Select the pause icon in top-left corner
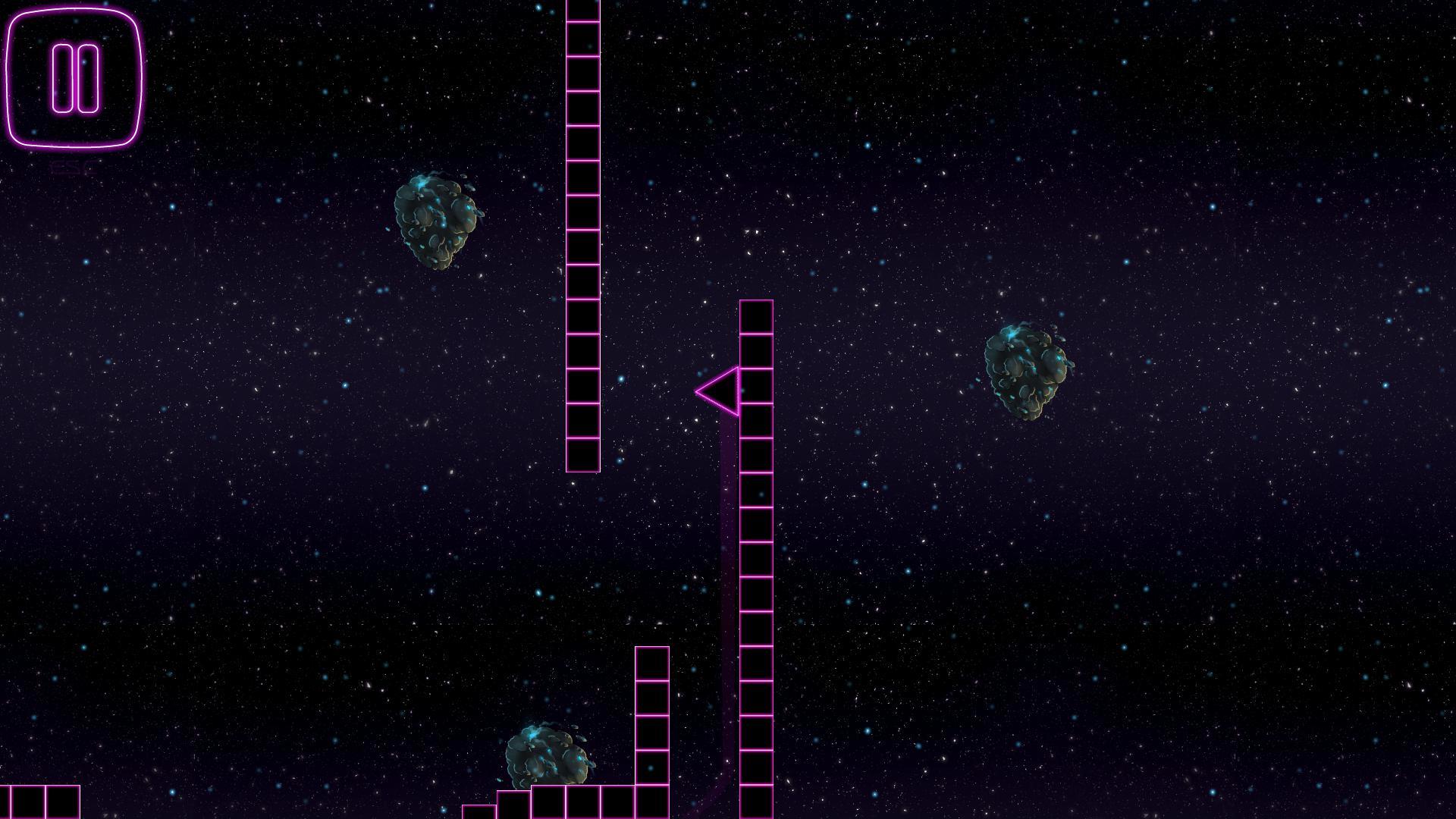 pos(74,80)
